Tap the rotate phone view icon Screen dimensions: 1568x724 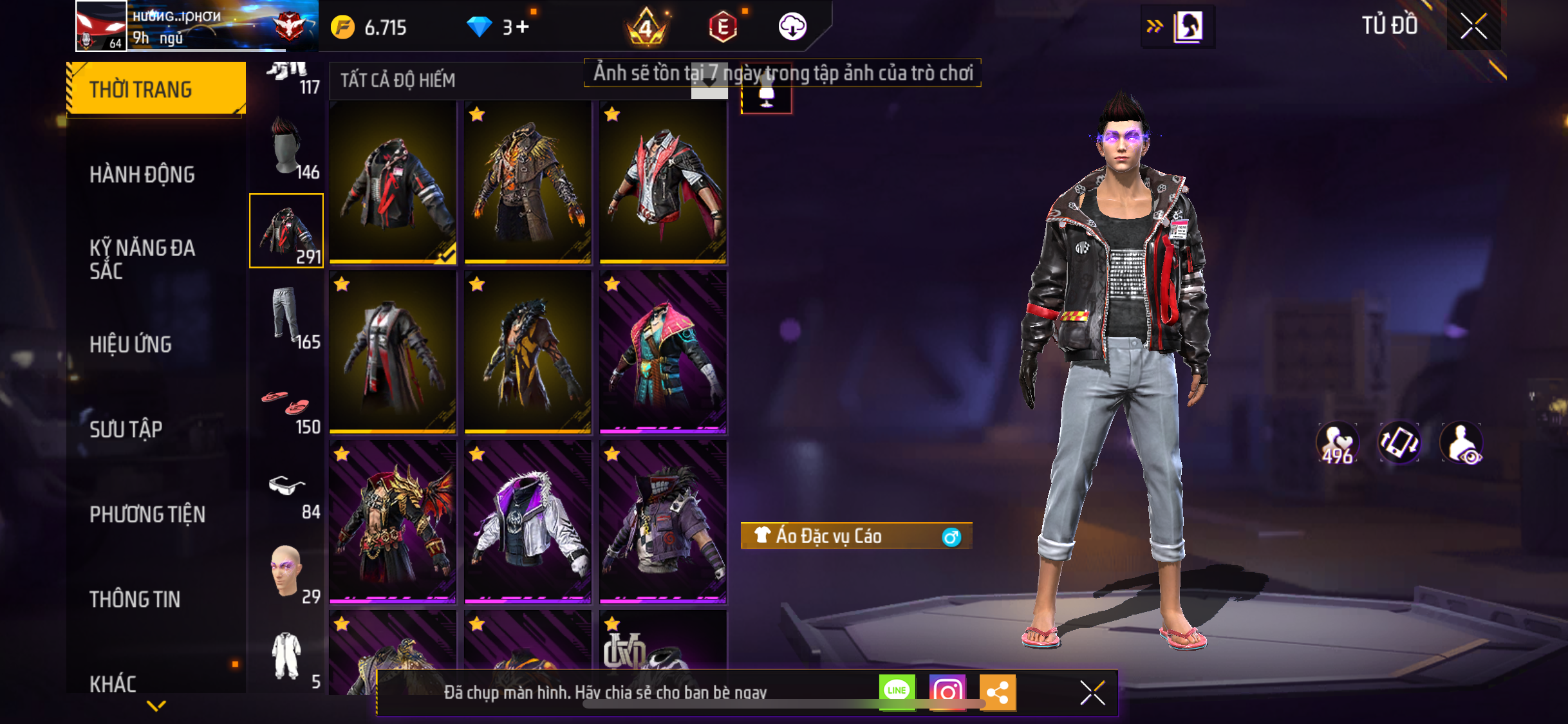point(1399,443)
